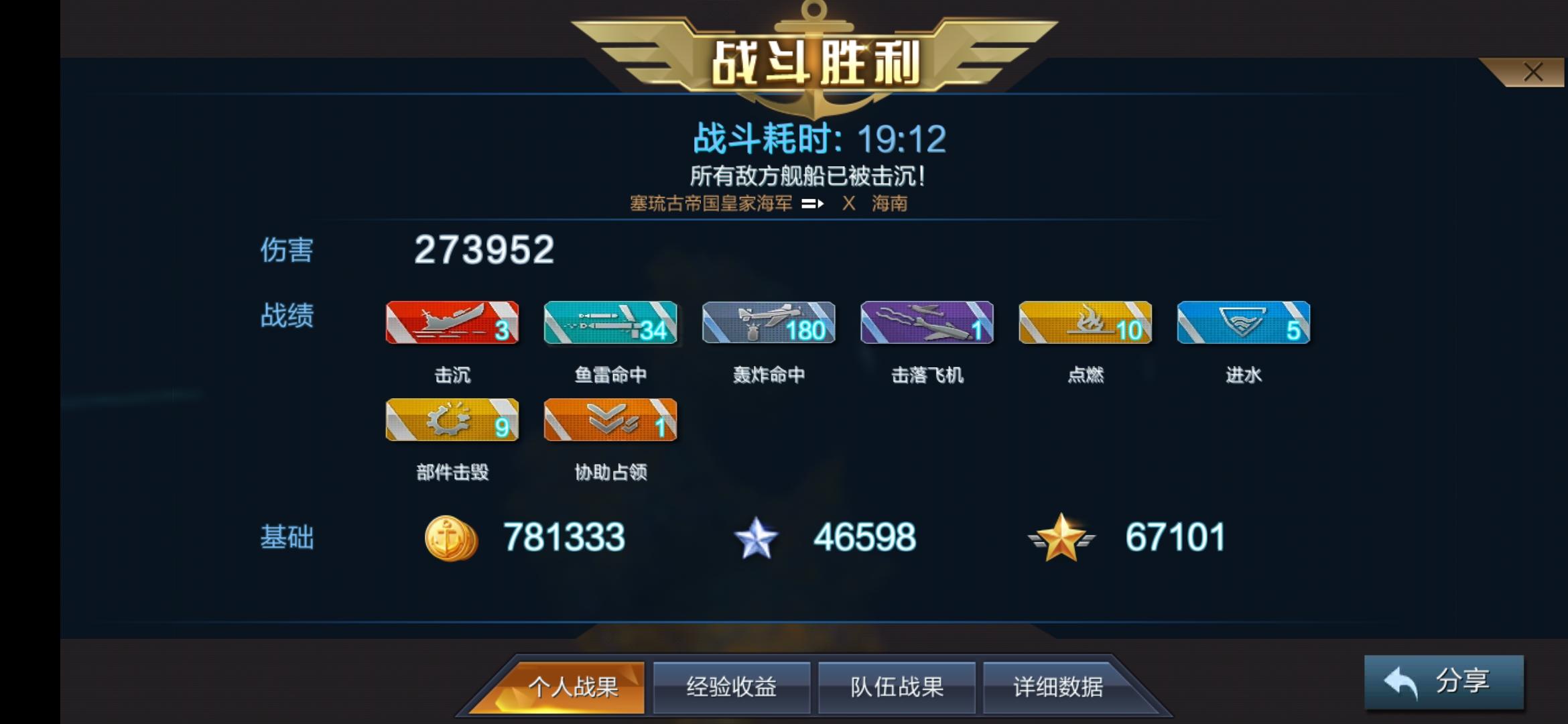Tap the 轰炸命中 bombing hits icon
1568x724 pixels.
768,324
